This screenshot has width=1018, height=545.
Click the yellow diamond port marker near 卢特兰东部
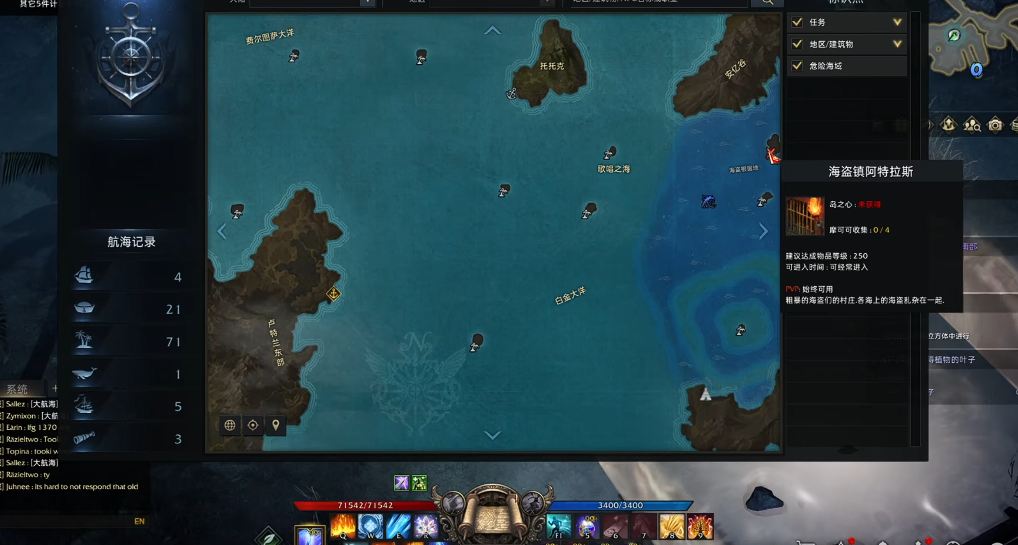[x=333, y=294]
